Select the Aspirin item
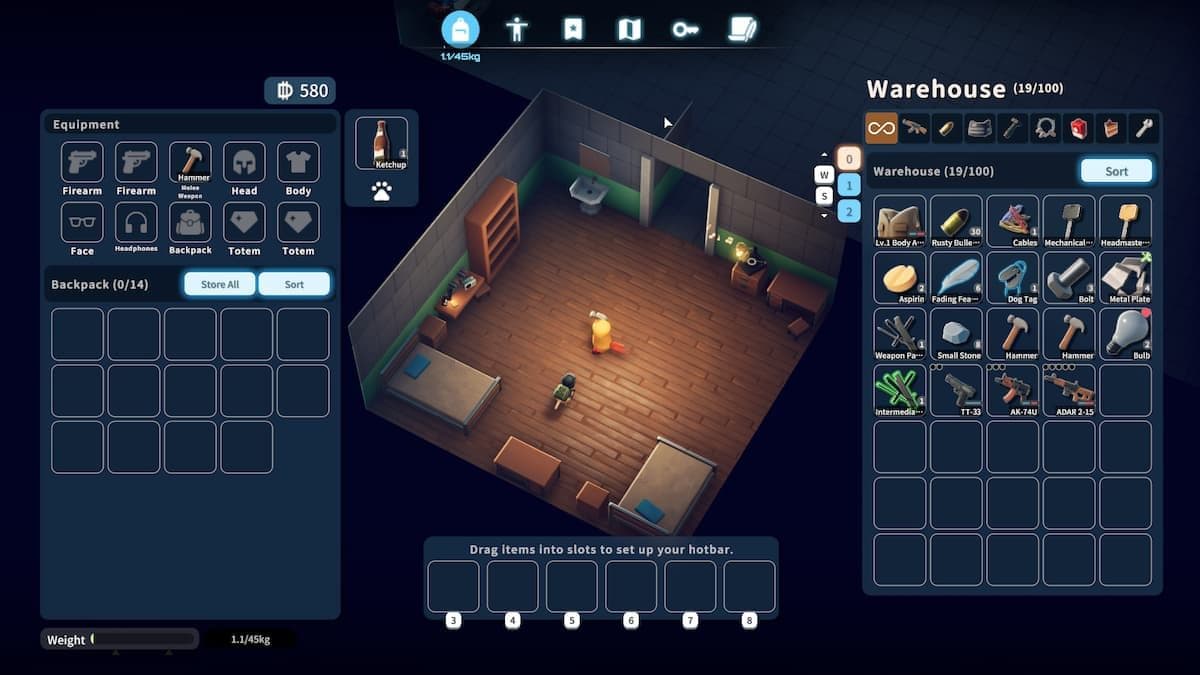The height and width of the screenshot is (675, 1200). pos(900,277)
